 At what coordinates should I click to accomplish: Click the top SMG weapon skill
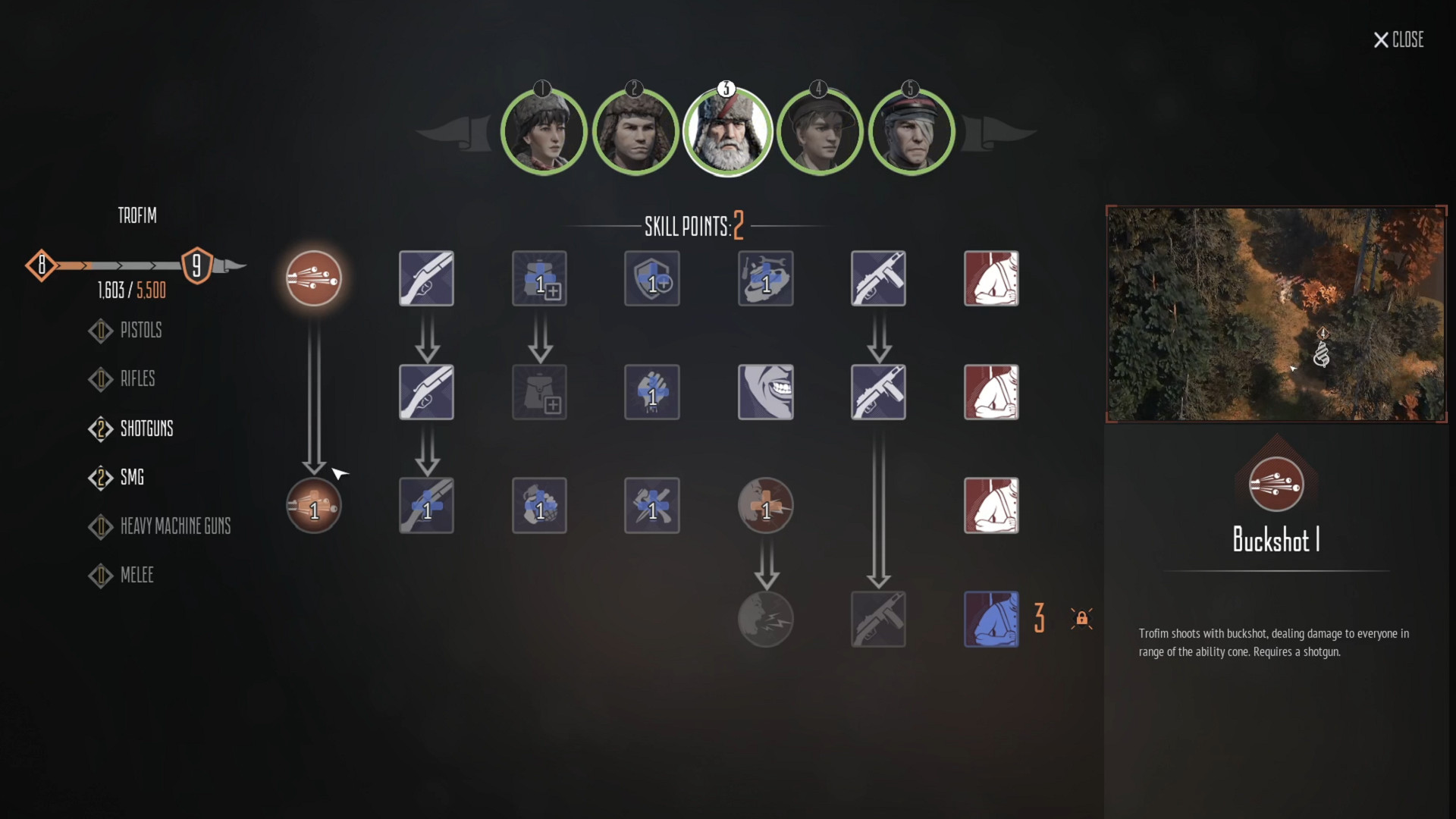[x=878, y=278]
